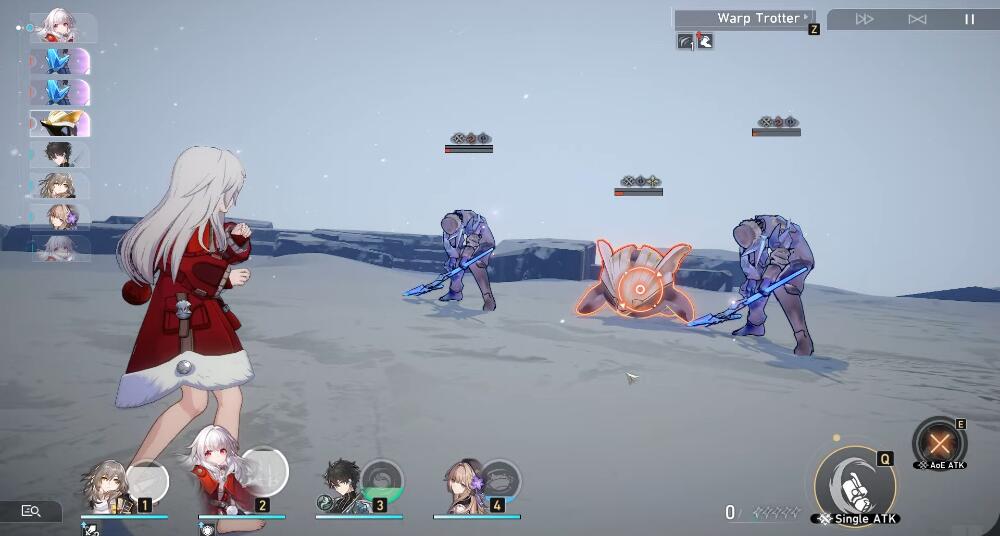Toggle double speed battle
Image resolution: width=1000 pixels, height=536 pixels.
(865, 19)
